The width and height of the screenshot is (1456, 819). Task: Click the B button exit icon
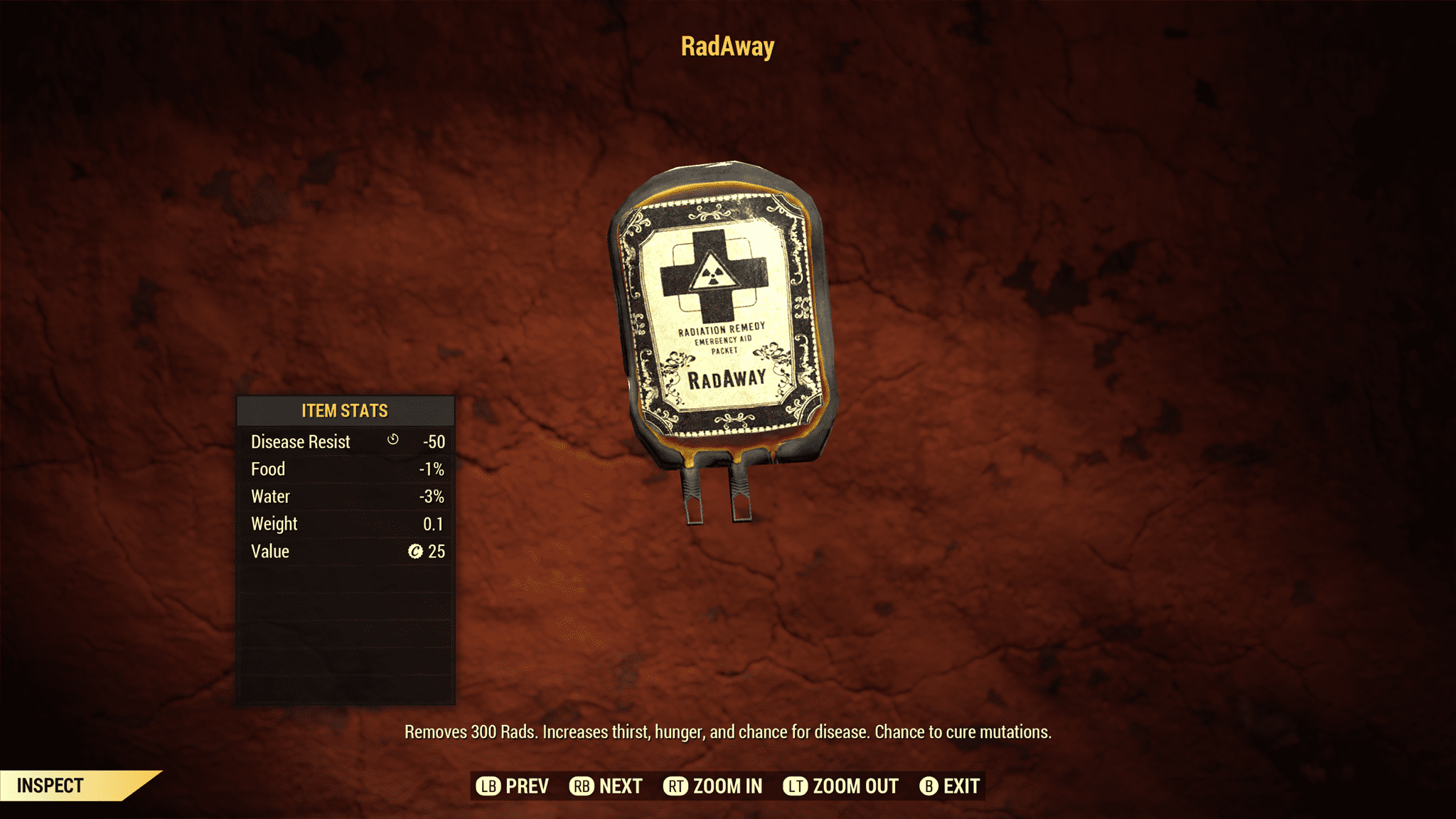930,786
